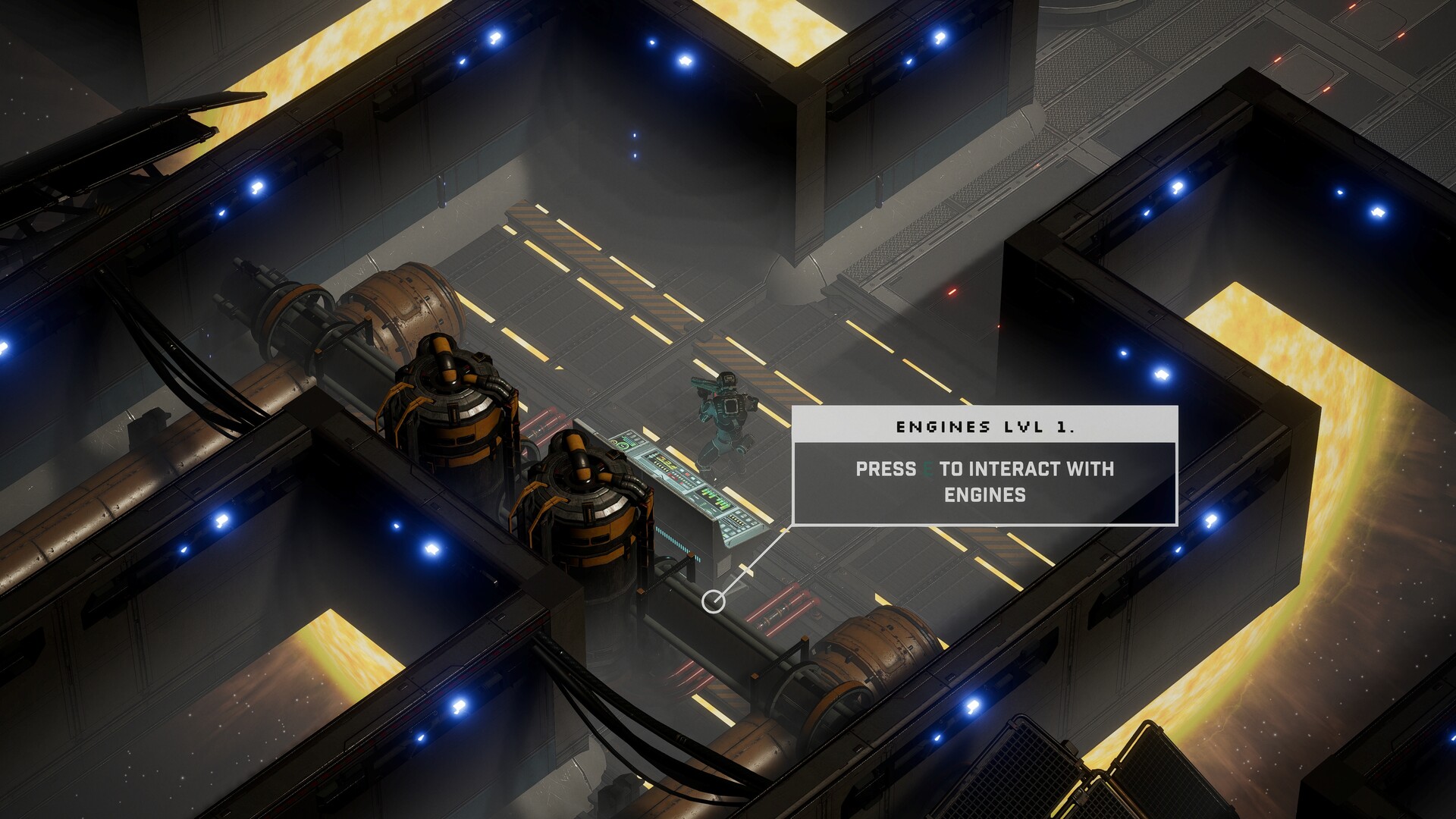This screenshot has height=819, width=1456.
Task: Click the green bar-graph display on the console
Action: [714, 499]
